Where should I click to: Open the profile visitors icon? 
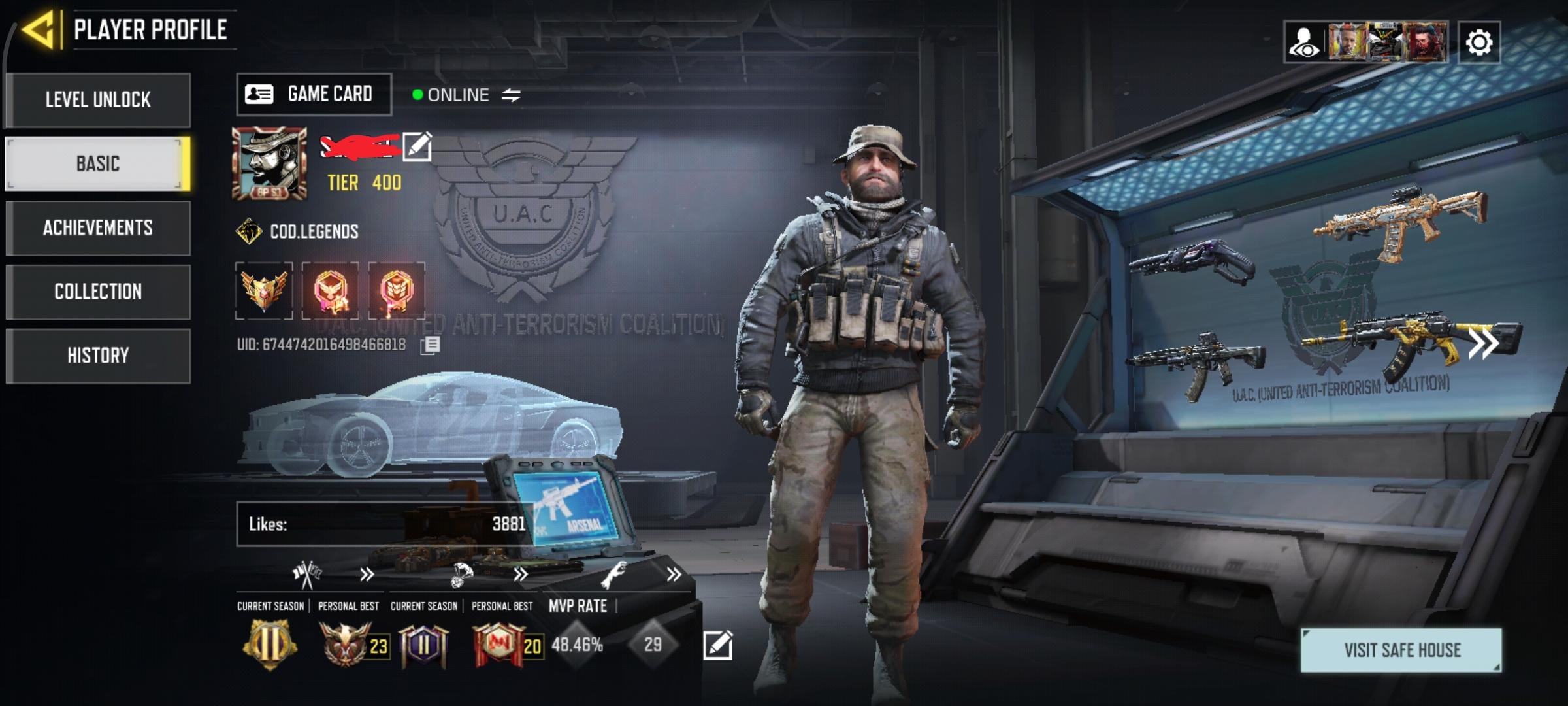point(1304,43)
